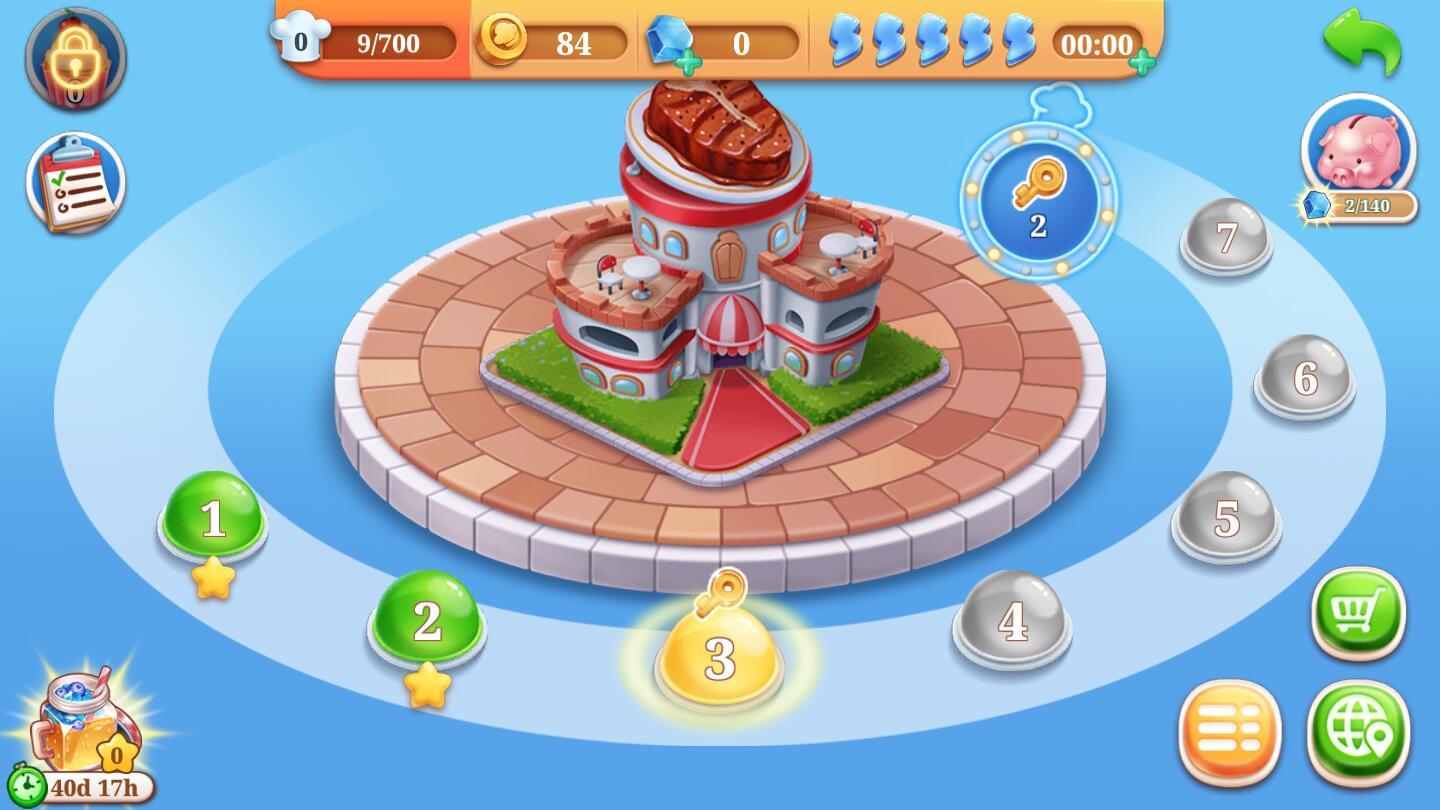
Task: Open the green shopping cart store
Action: pyautogui.click(x=1358, y=612)
